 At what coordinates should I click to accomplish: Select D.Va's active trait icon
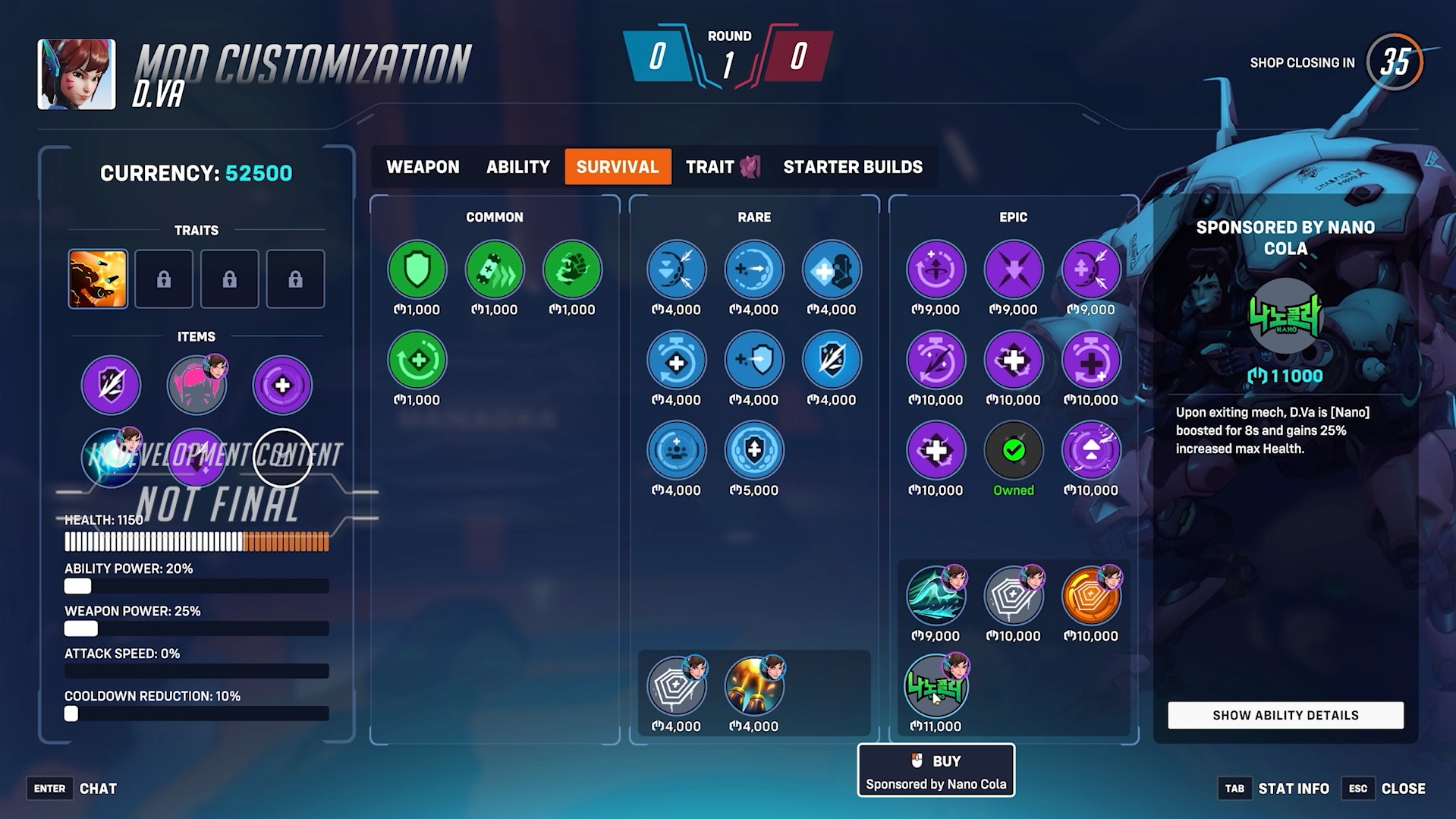[x=98, y=279]
